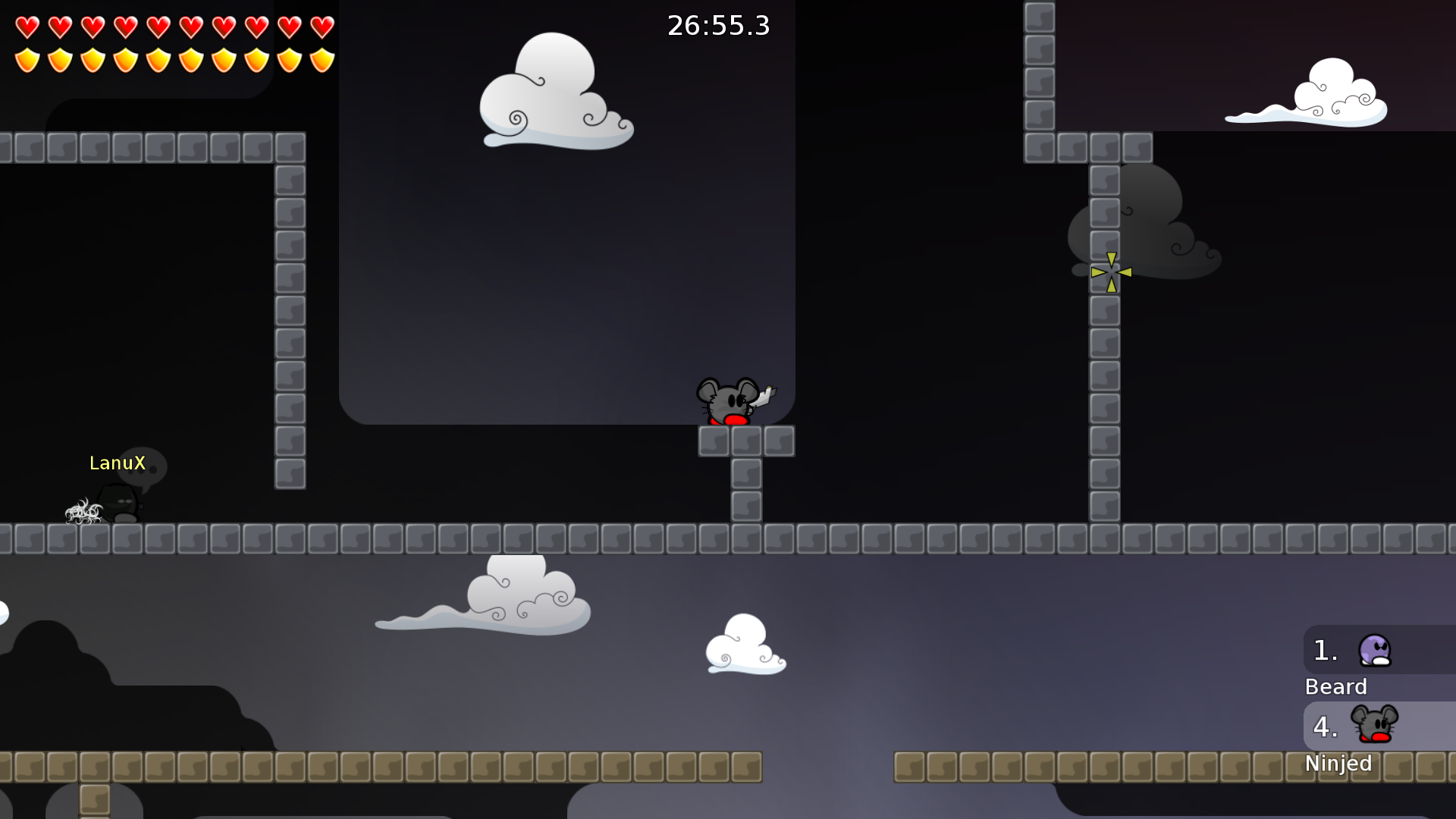Toggle the third heart in health display

pyautogui.click(x=93, y=26)
